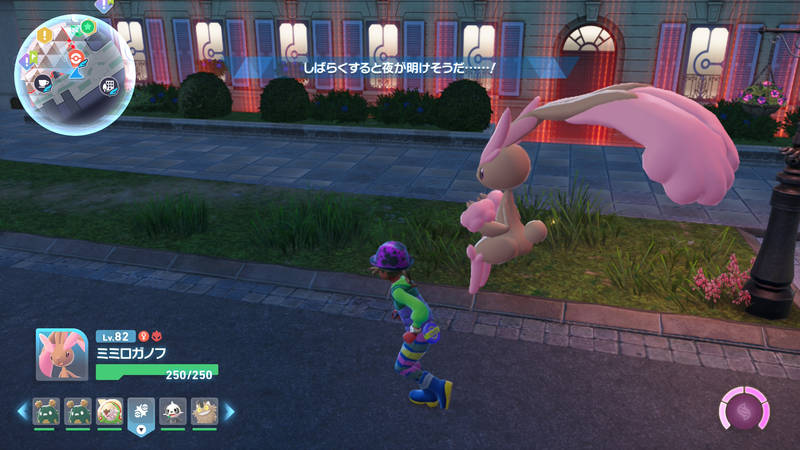Switch to the Pancham party slot
The width and height of the screenshot is (800, 450).
point(173,410)
